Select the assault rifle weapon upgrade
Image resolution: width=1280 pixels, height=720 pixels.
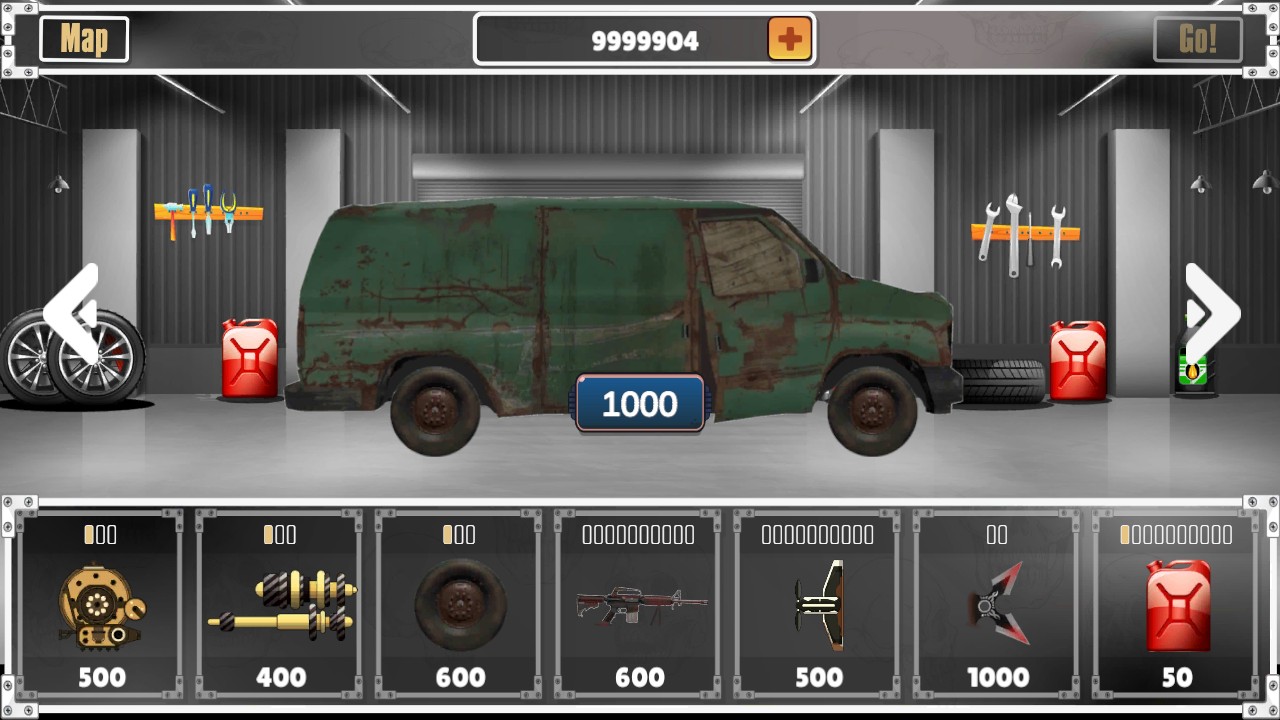tap(640, 605)
